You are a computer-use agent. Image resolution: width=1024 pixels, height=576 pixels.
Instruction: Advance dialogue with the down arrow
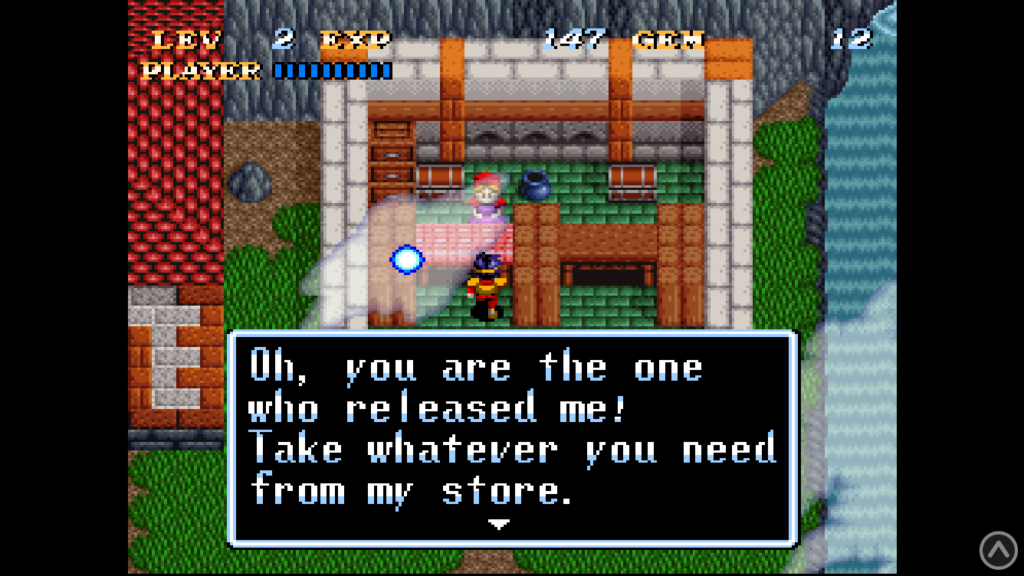(x=499, y=524)
